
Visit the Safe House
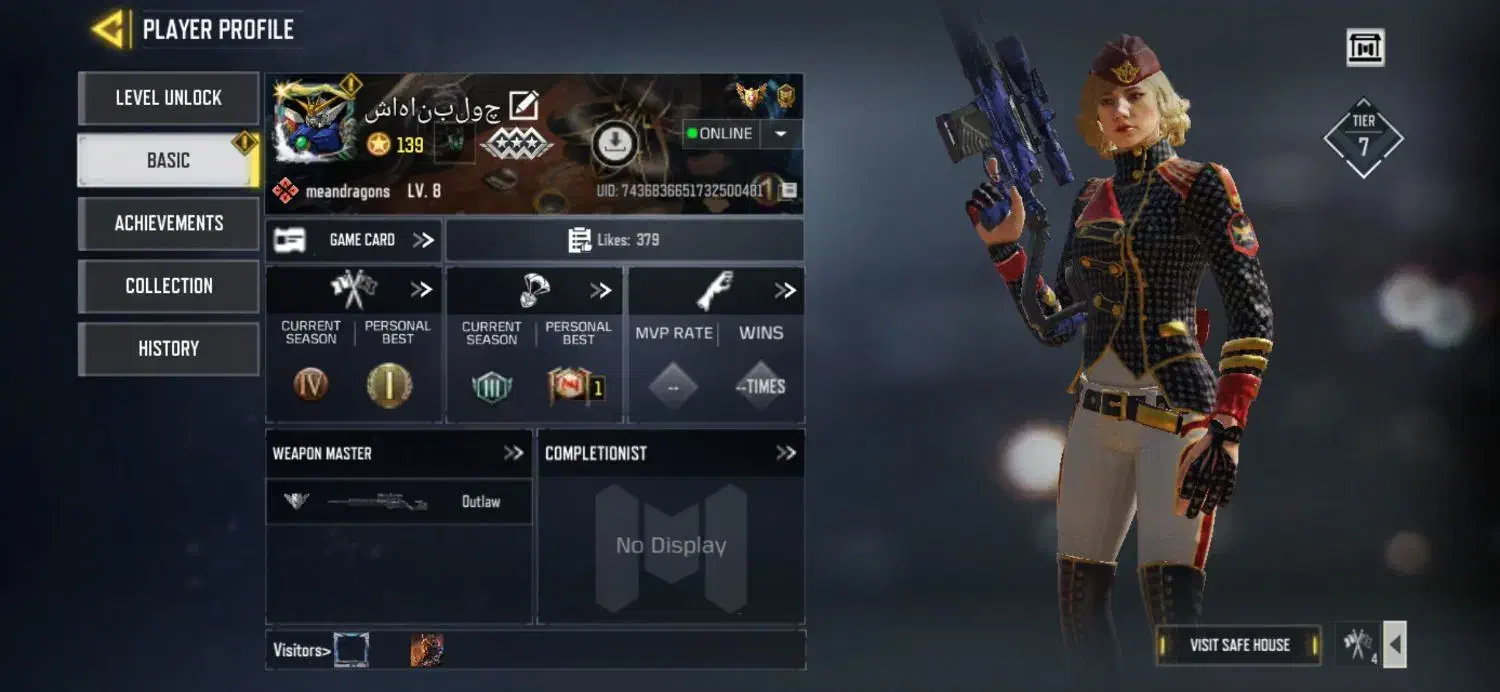[1239, 645]
